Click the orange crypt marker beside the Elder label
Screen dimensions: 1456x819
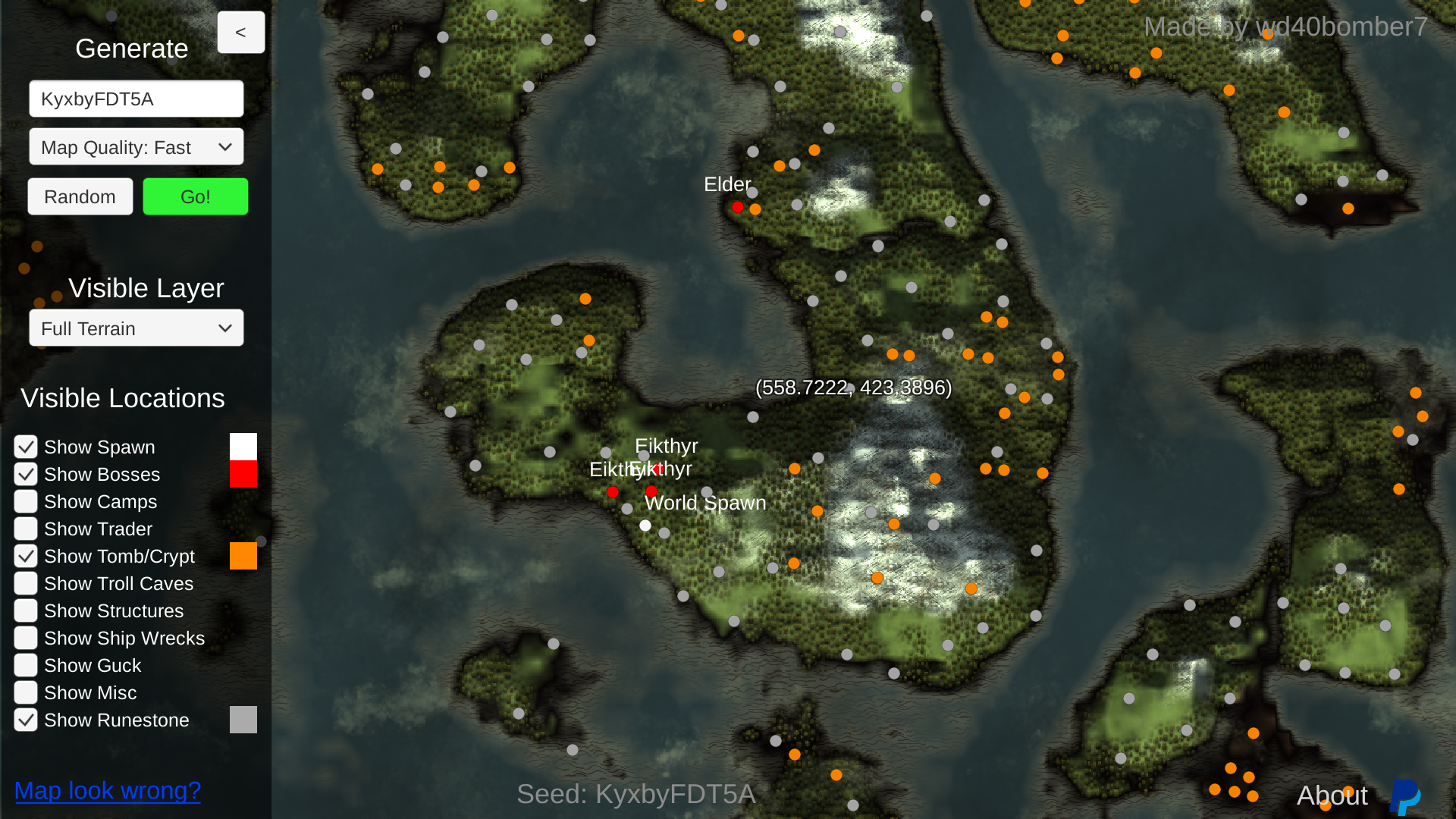pos(755,209)
